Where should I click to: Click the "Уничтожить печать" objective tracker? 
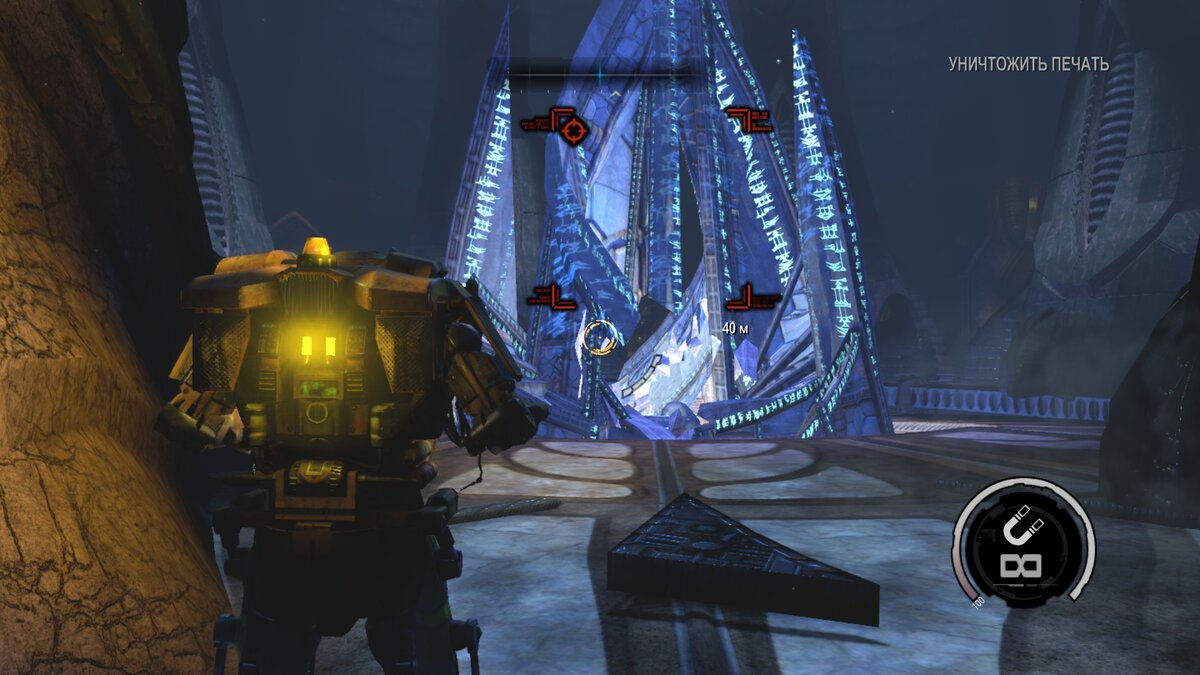click(1028, 64)
